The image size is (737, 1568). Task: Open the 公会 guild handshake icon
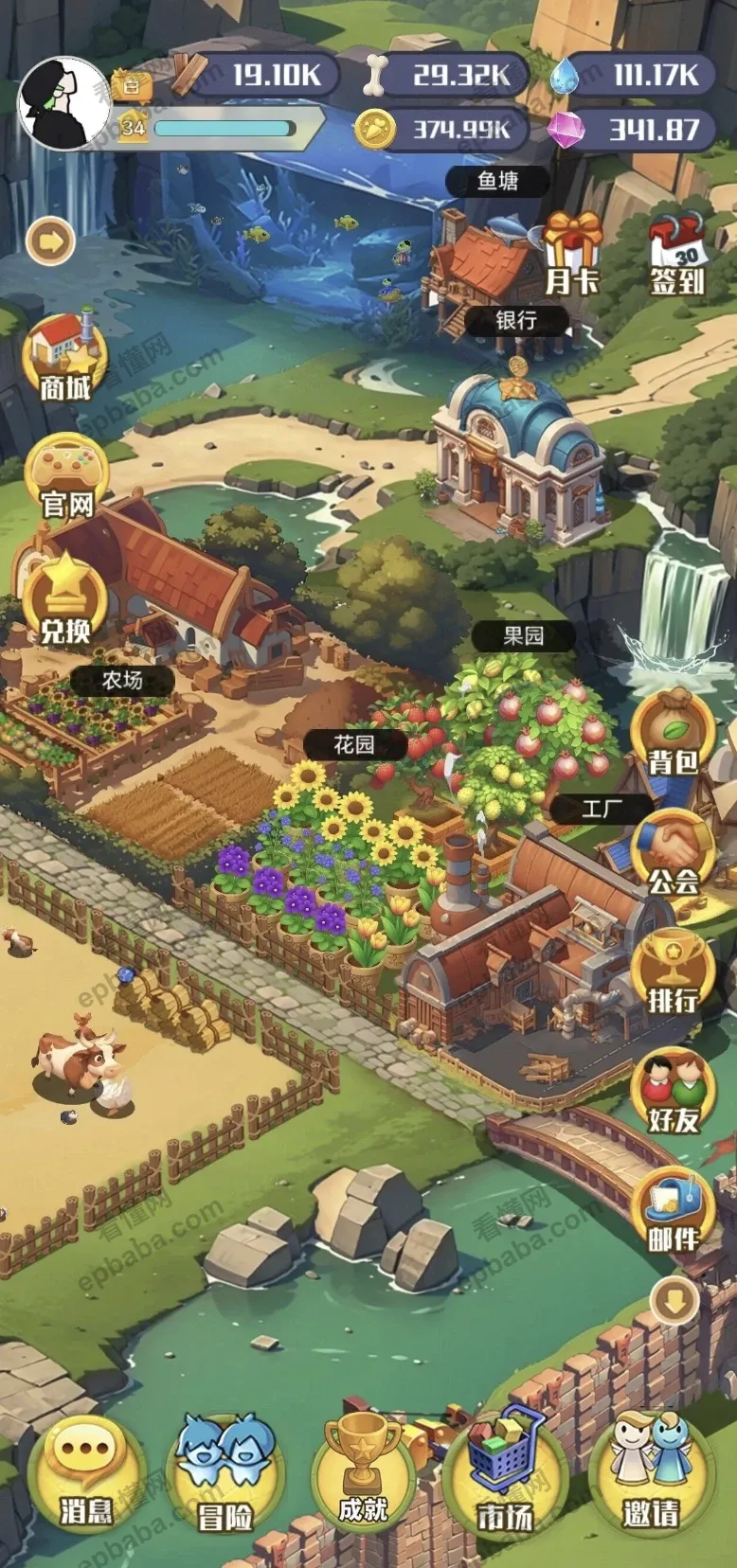pos(674,856)
